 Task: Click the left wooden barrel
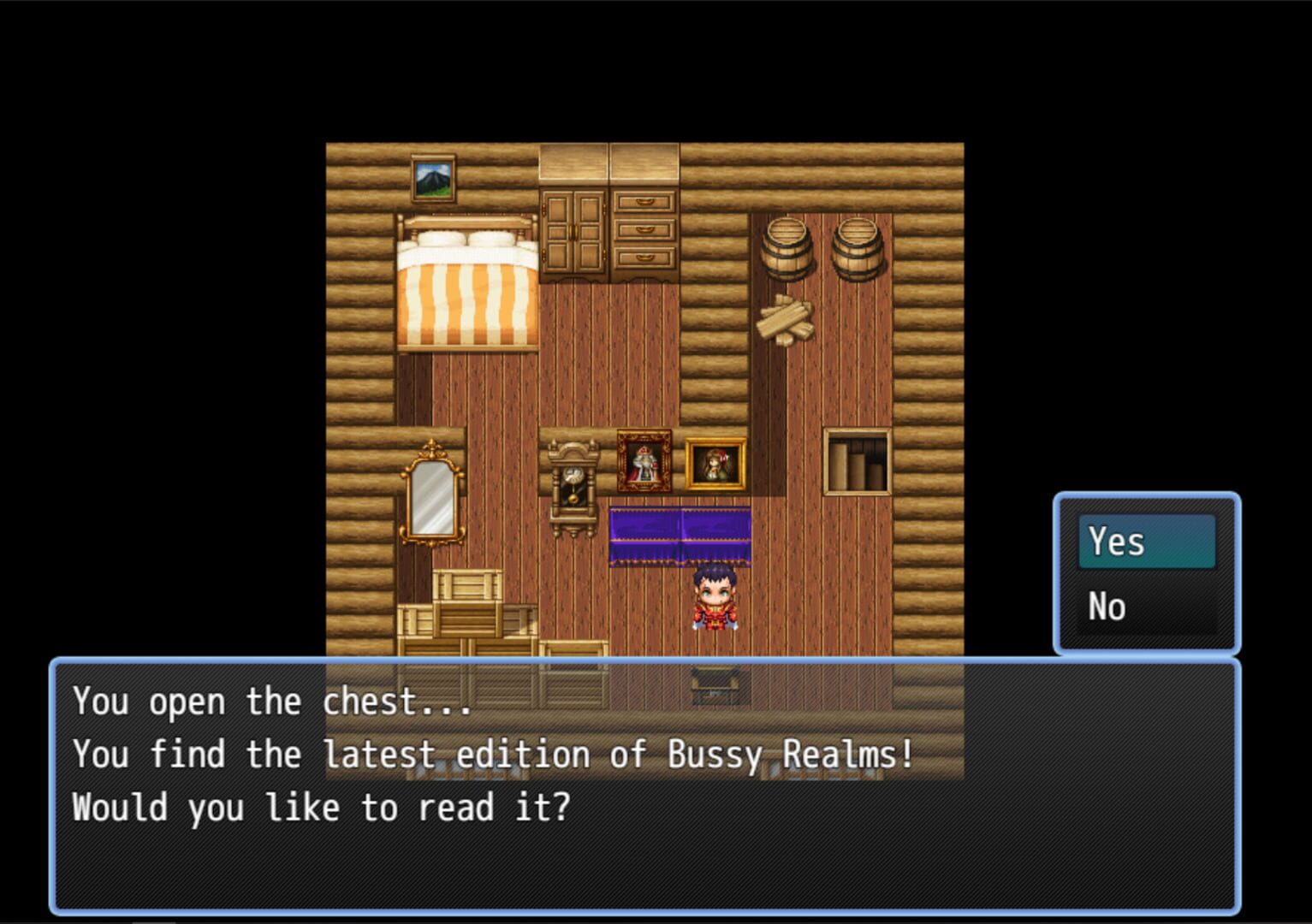pos(788,248)
